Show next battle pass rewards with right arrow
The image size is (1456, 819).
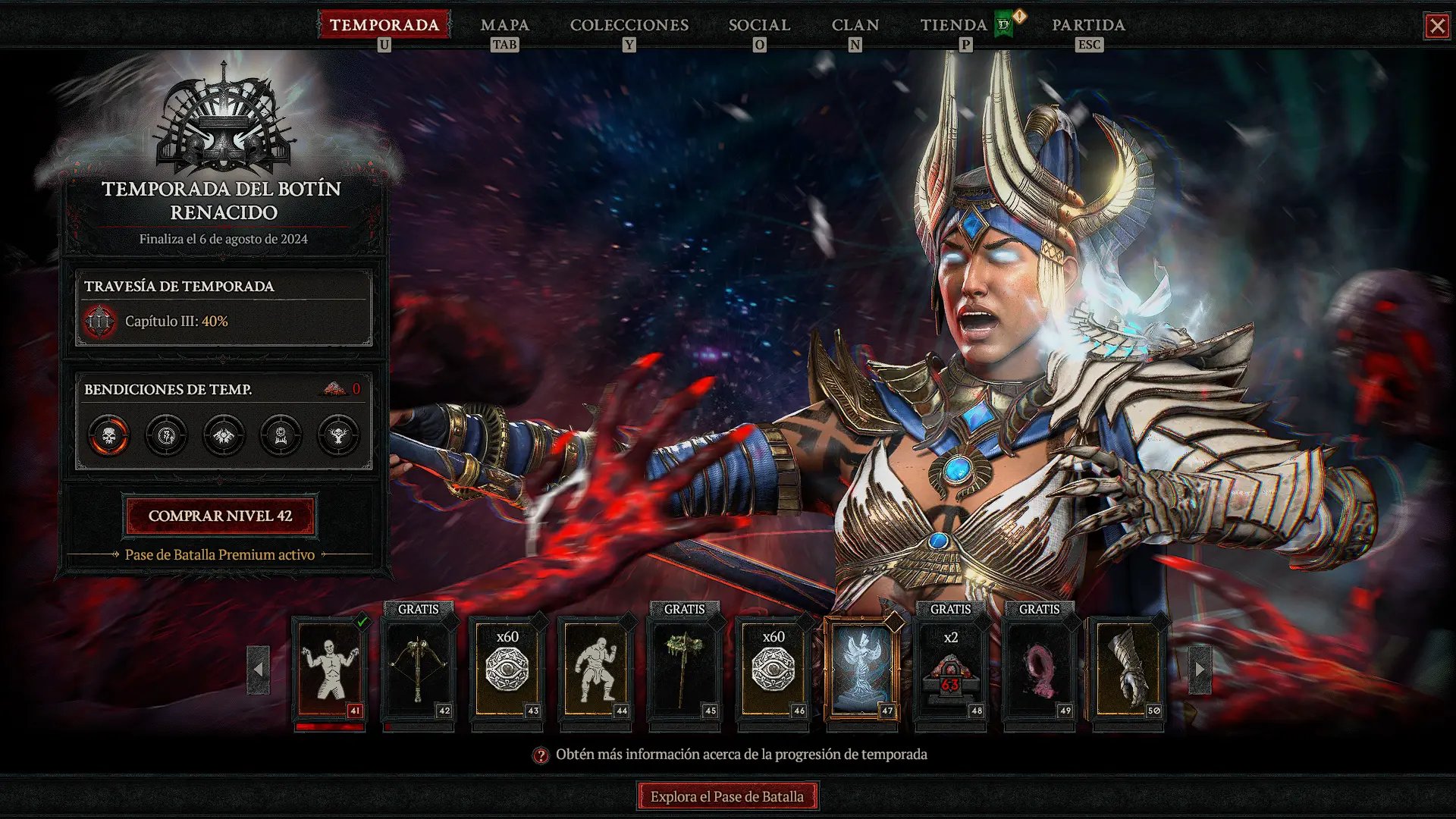tap(1199, 670)
